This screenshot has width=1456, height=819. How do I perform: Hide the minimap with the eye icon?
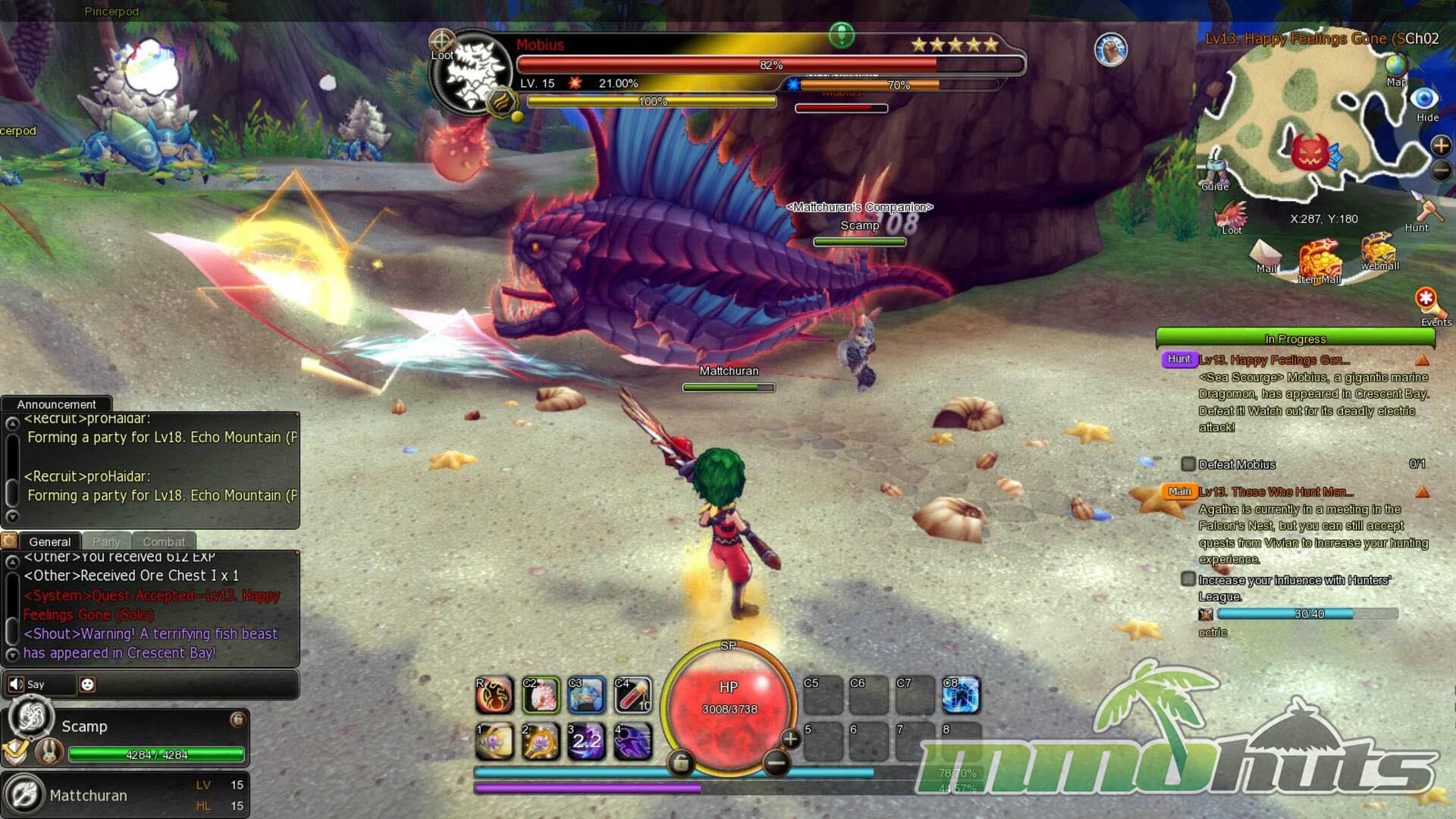click(1424, 99)
